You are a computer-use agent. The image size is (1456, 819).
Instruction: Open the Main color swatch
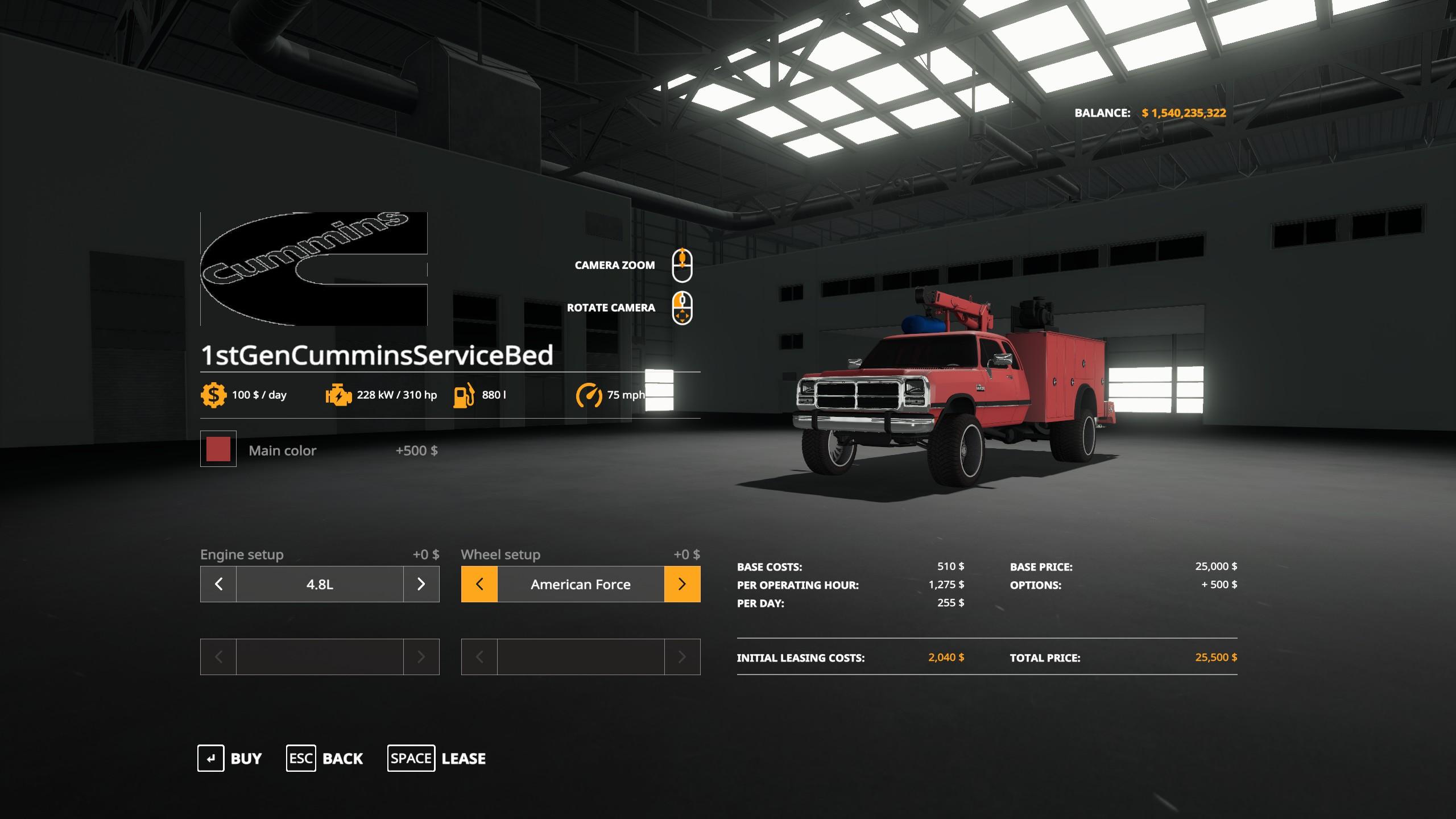(x=218, y=449)
